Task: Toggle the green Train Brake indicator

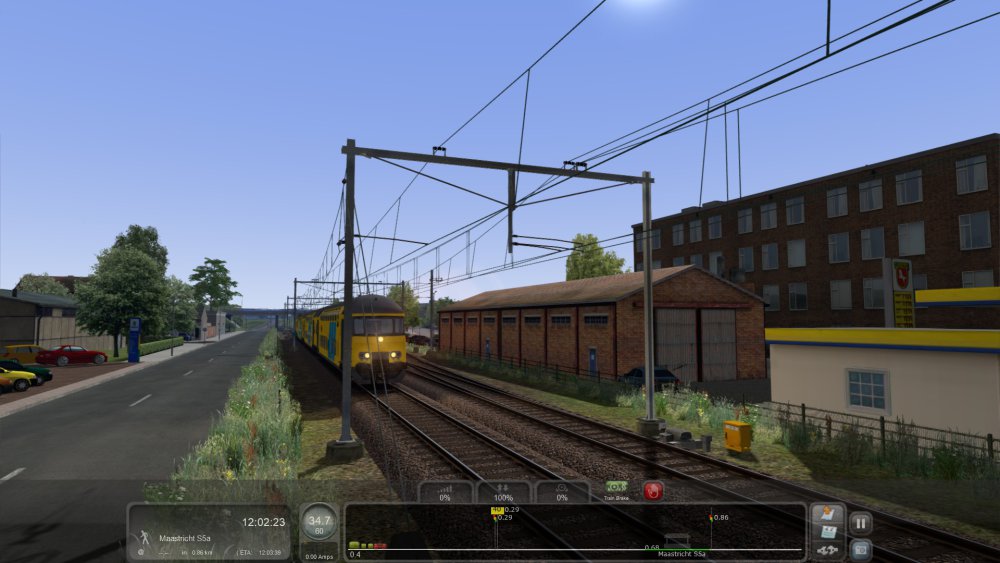Action: coord(617,487)
